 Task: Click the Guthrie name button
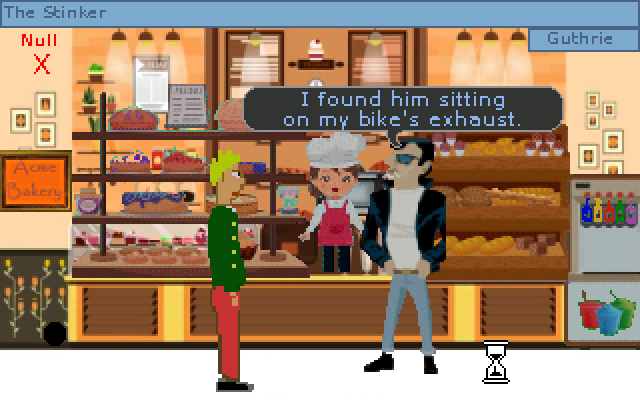pos(582,39)
